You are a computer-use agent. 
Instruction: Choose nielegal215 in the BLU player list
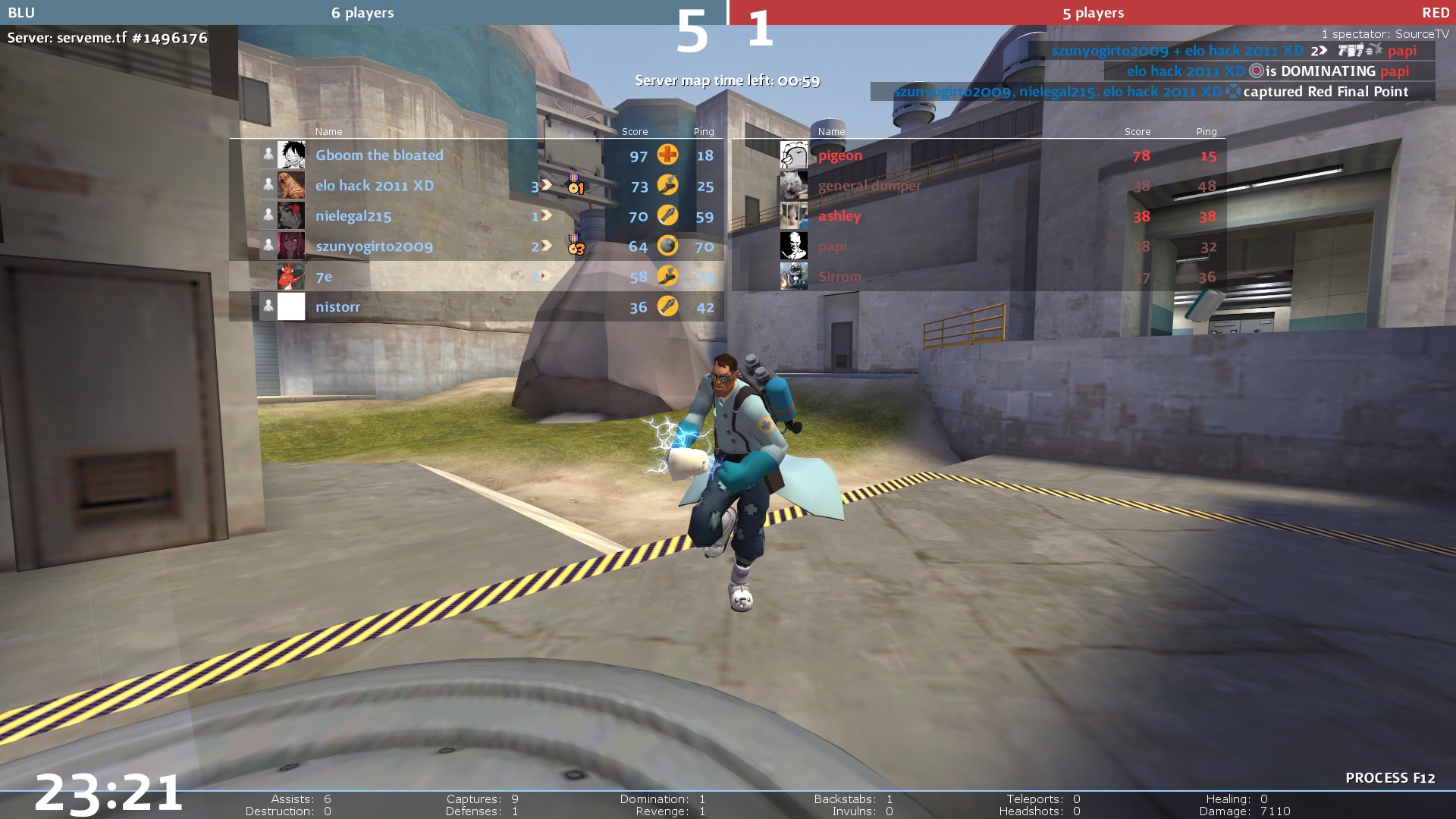[353, 216]
